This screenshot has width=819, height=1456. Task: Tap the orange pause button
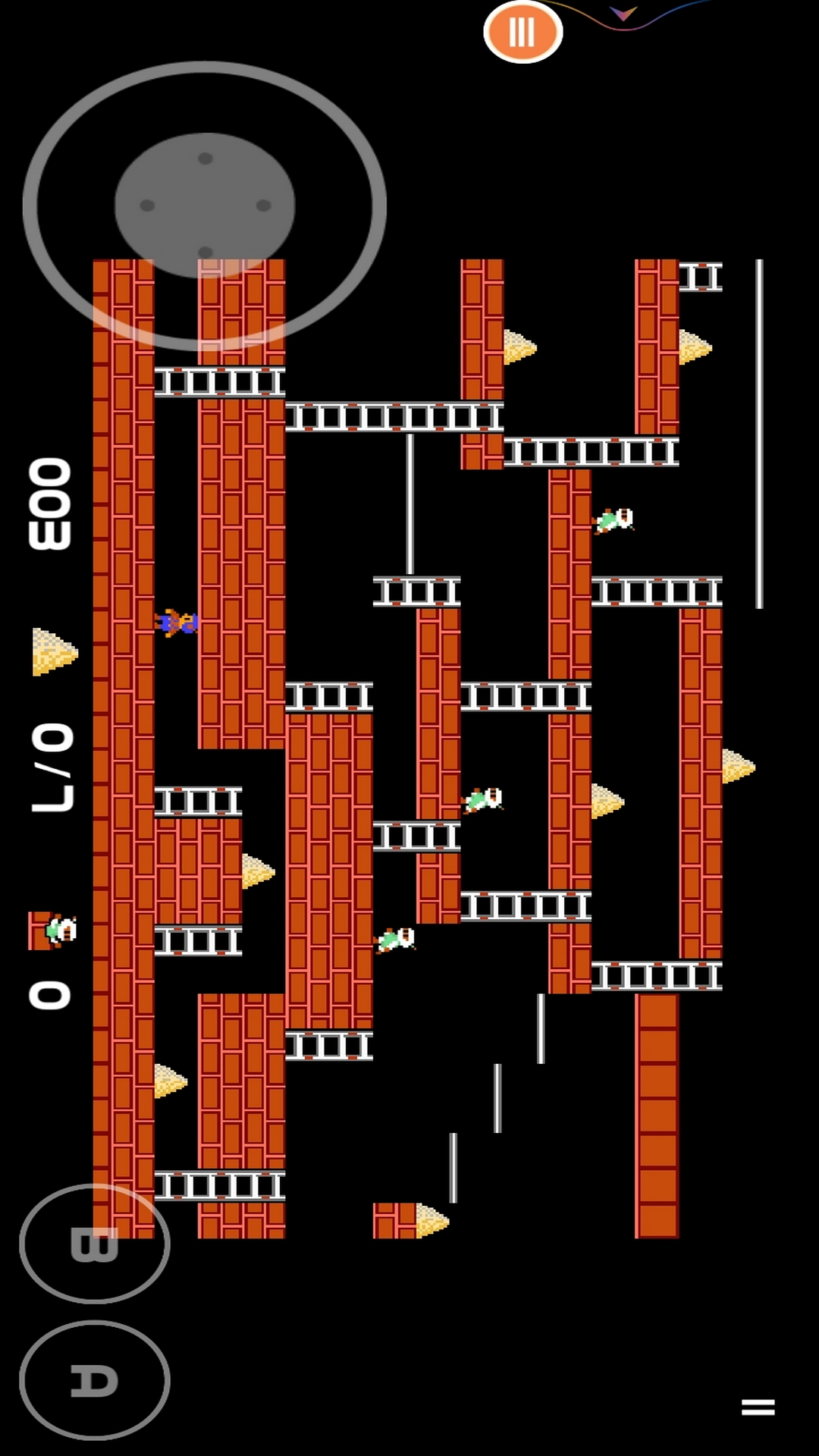click(522, 32)
